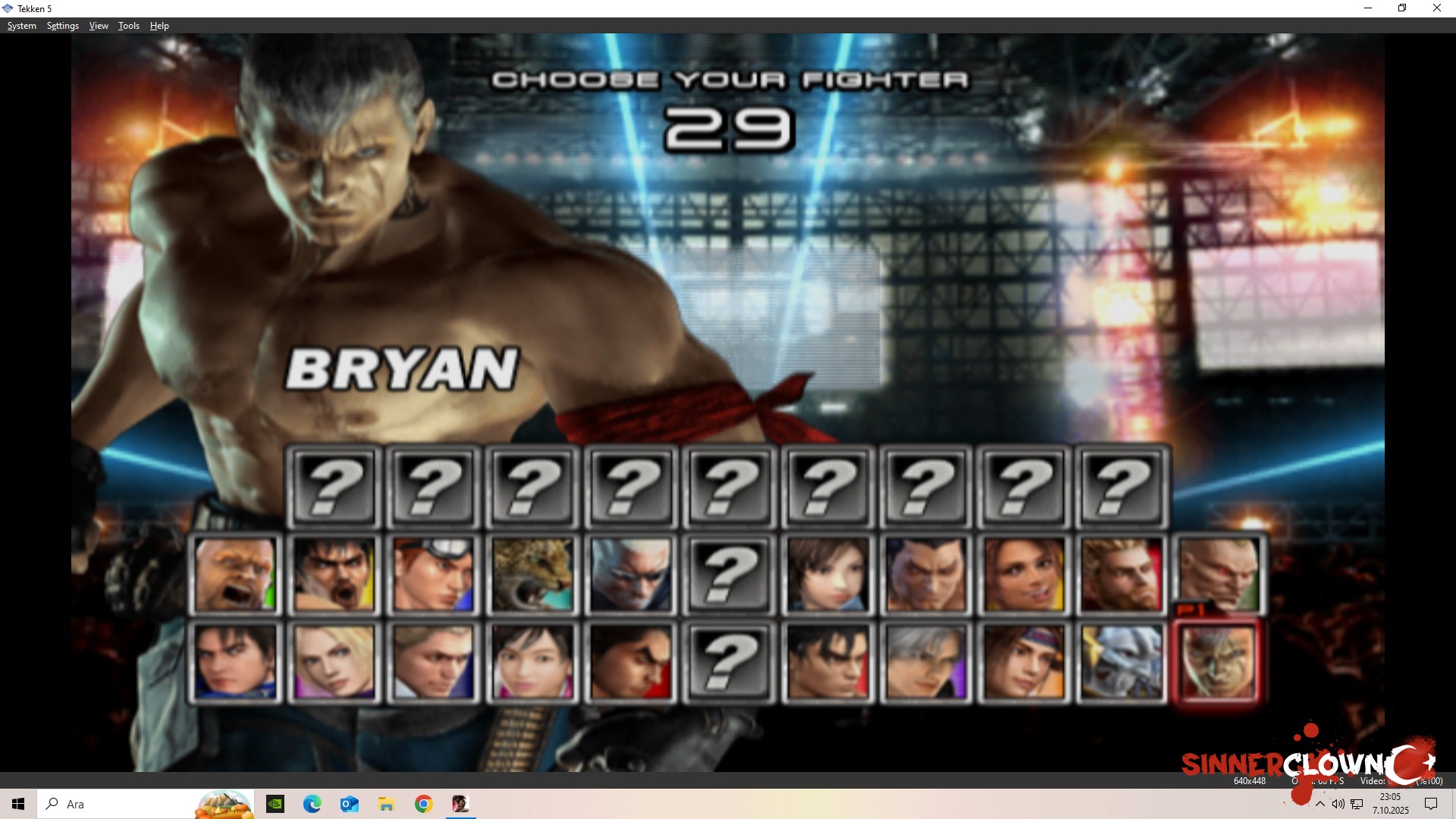Launch Chrome from the taskbar
This screenshot has width=1456, height=819.
(x=423, y=803)
